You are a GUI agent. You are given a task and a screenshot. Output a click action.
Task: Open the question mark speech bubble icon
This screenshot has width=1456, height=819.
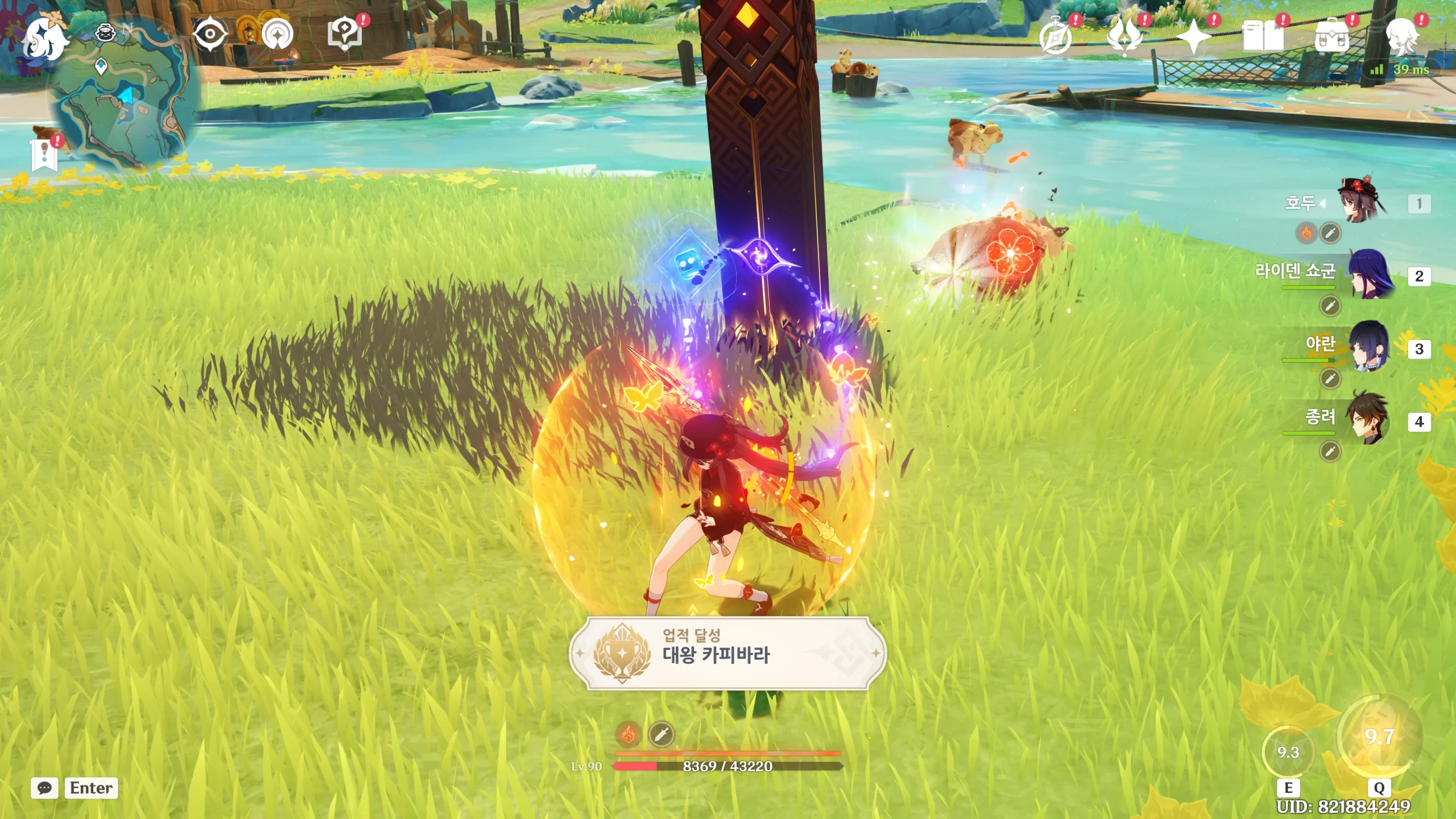click(x=345, y=34)
